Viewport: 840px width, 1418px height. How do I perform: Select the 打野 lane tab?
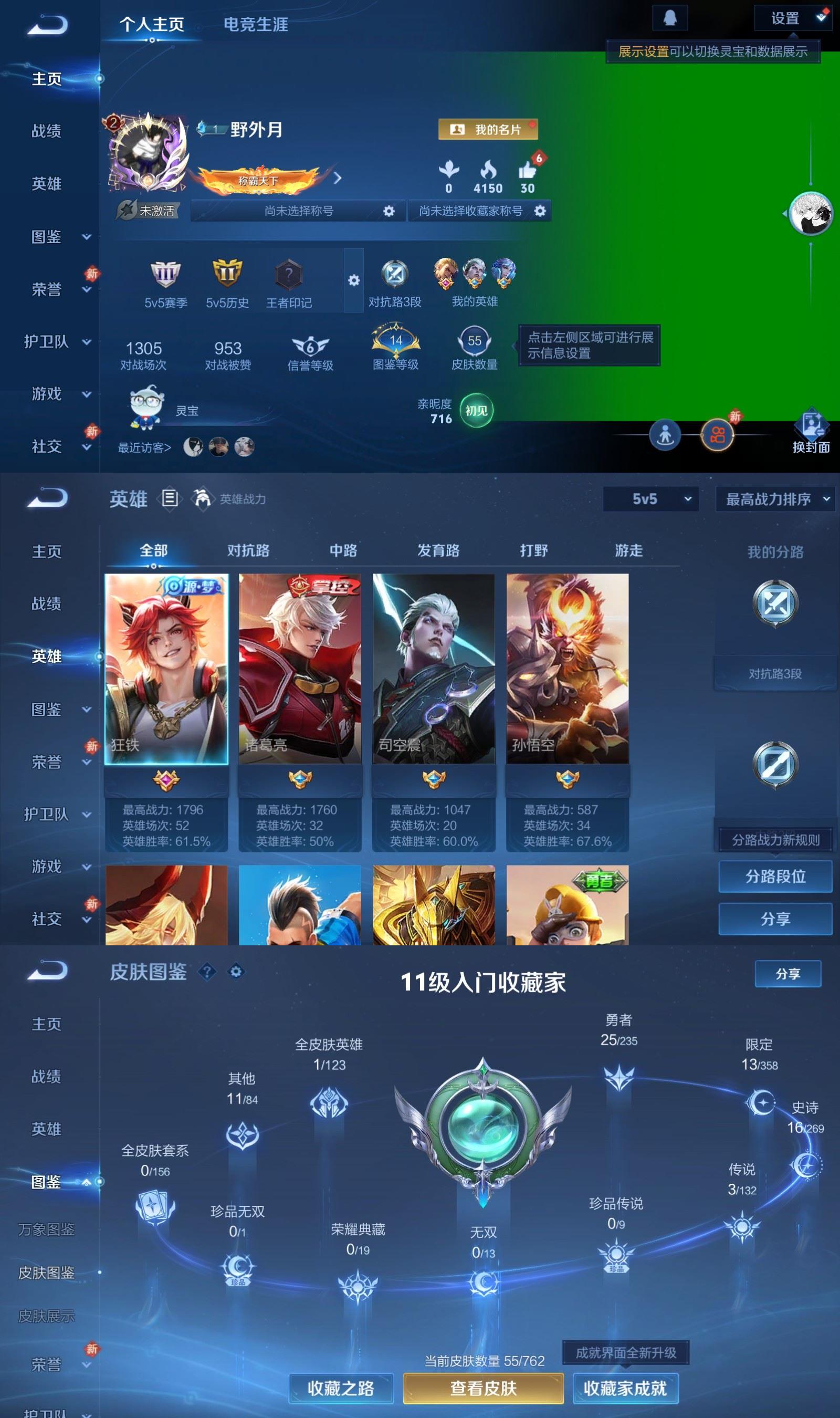[534, 550]
